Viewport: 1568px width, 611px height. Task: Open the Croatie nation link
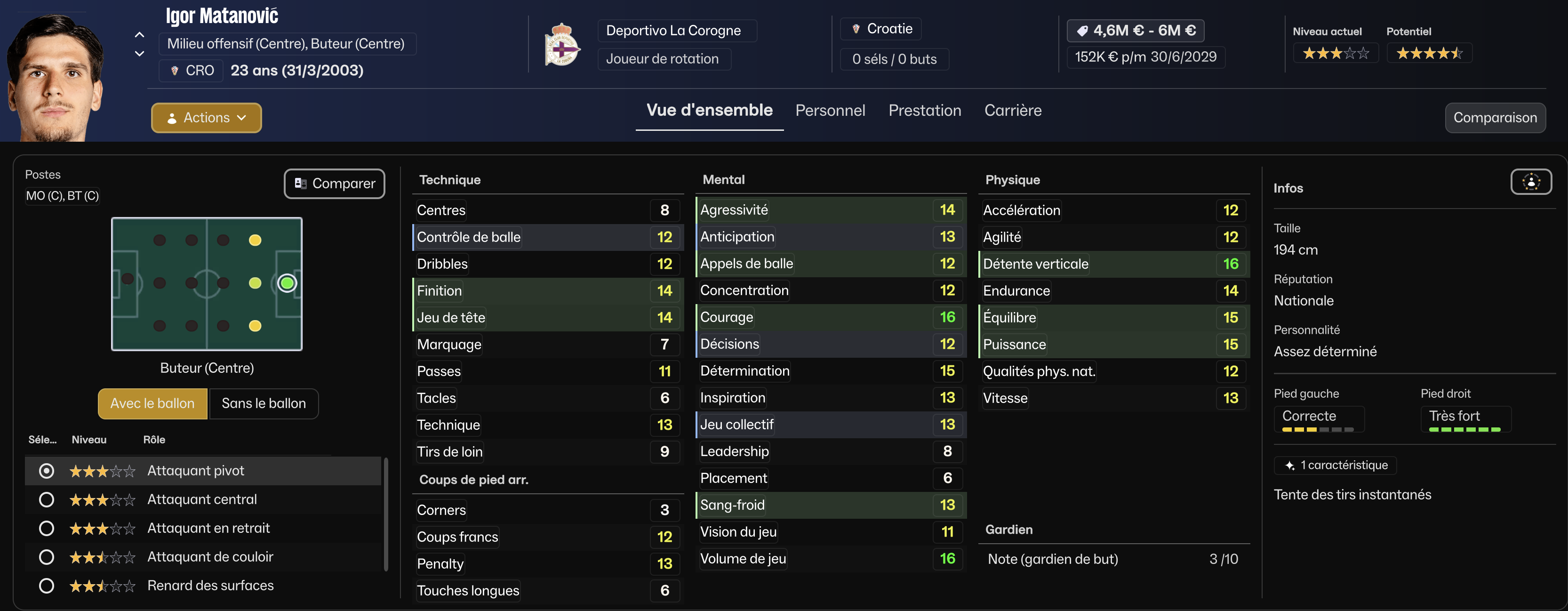tap(888, 29)
